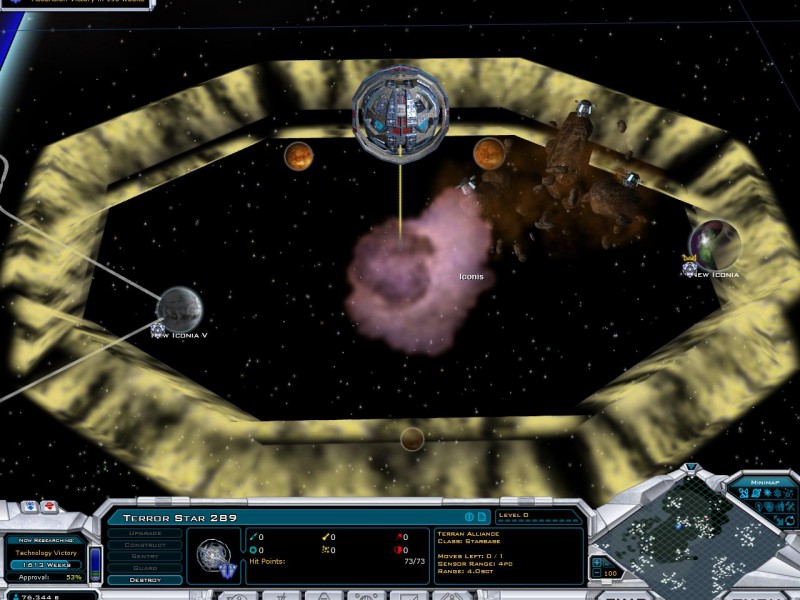The image size is (800, 600).
Task: Open the starbase info icon
Action: [x=468, y=517]
